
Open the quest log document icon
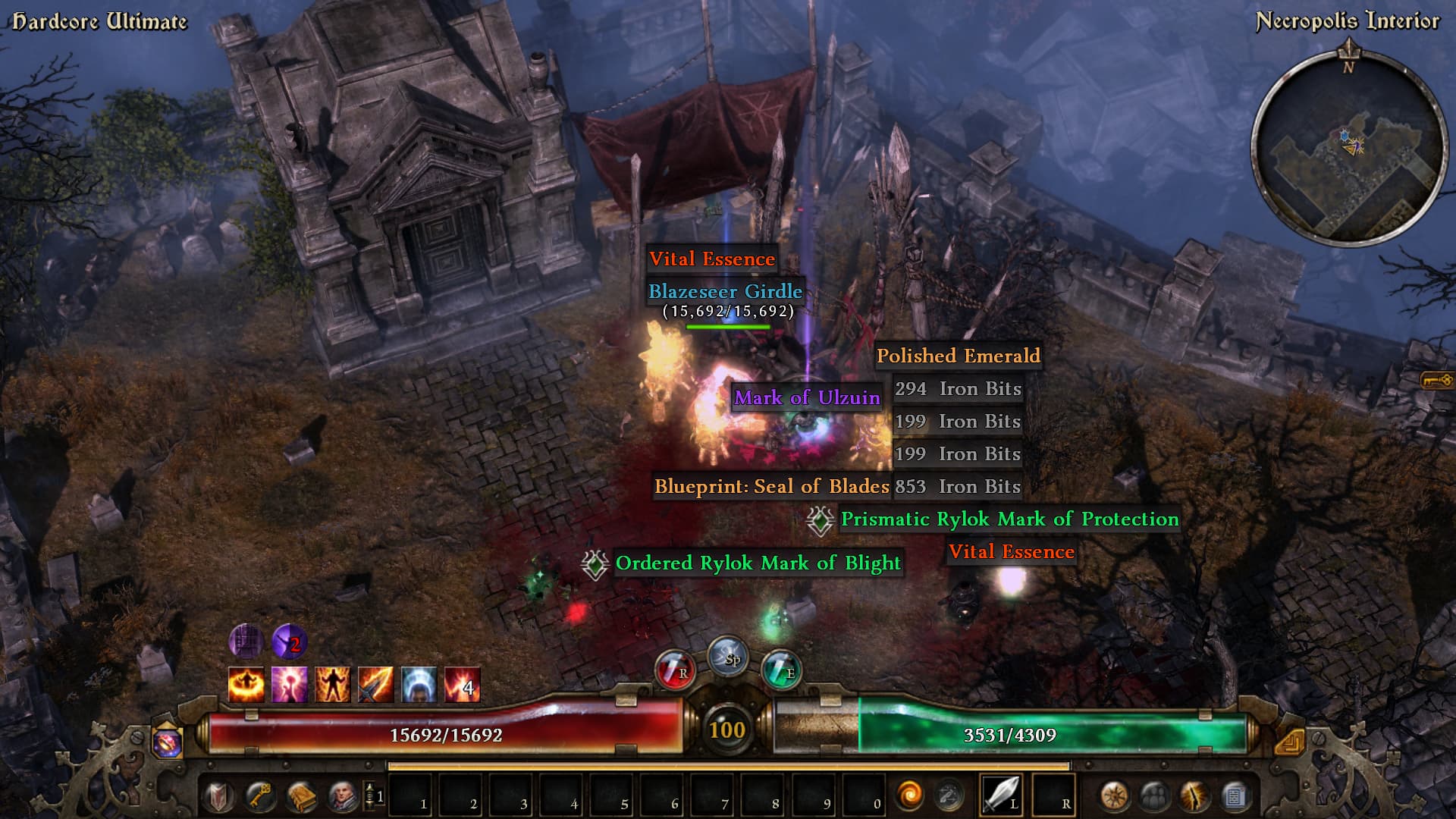tap(1235, 796)
